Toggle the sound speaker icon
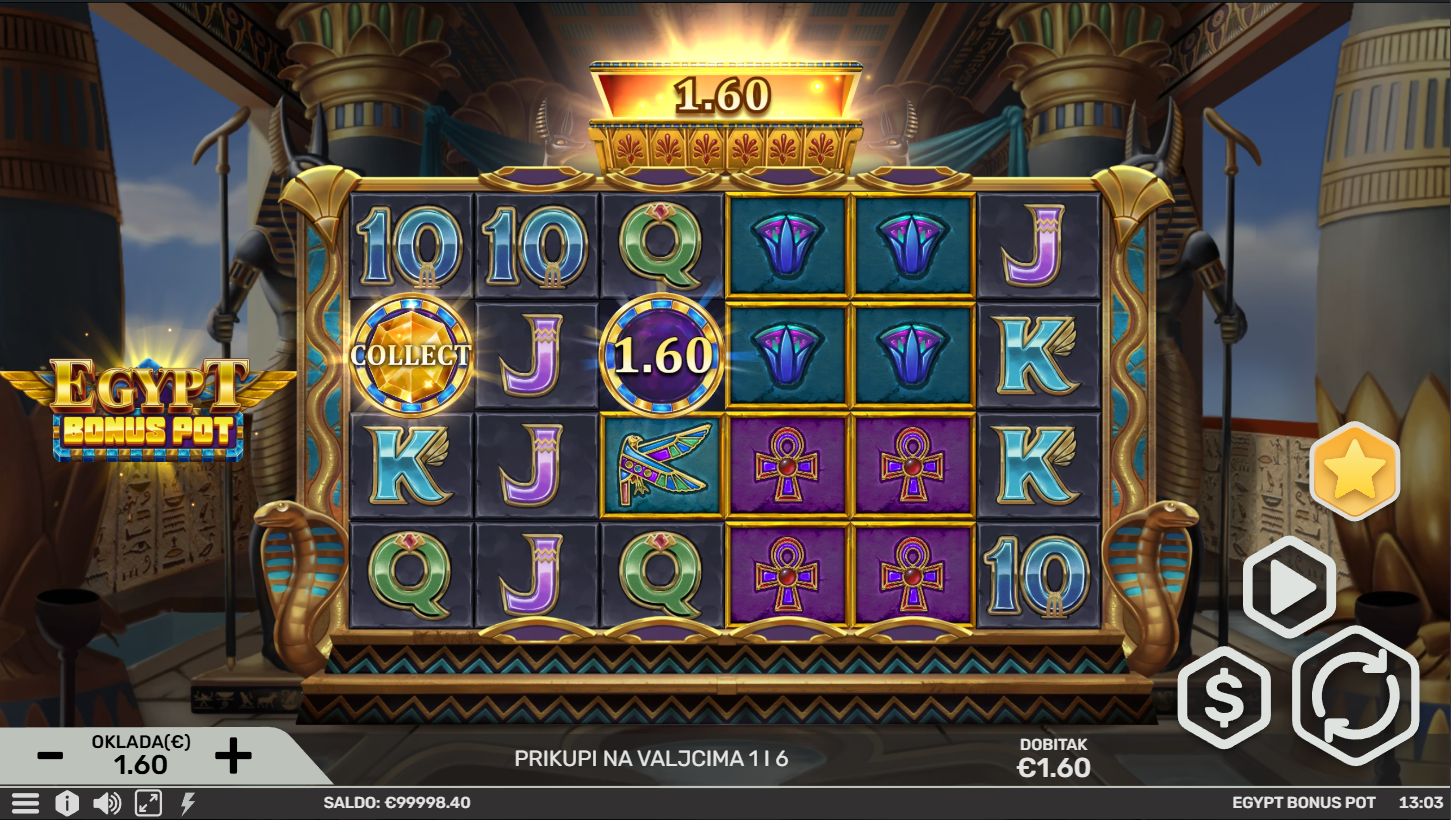 tap(106, 803)
